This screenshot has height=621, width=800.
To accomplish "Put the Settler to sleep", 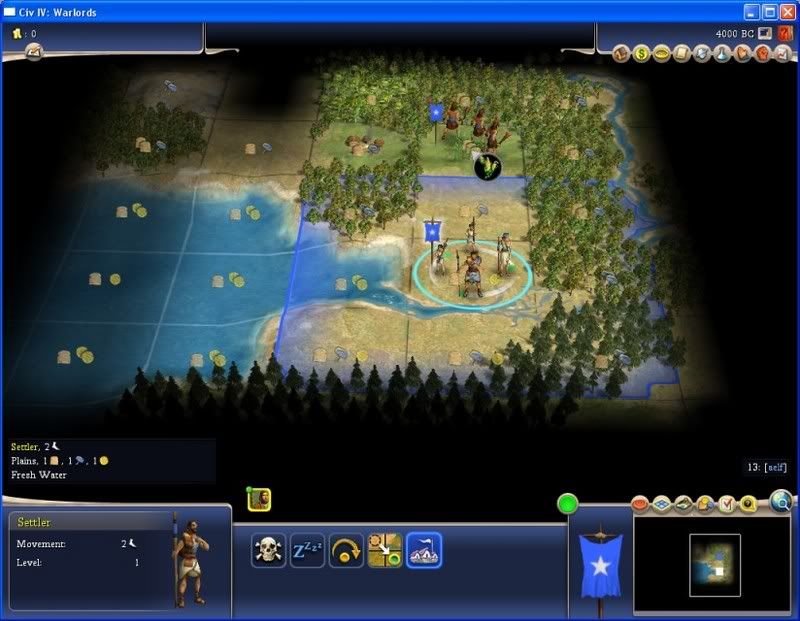I will (x=307, y=550).
